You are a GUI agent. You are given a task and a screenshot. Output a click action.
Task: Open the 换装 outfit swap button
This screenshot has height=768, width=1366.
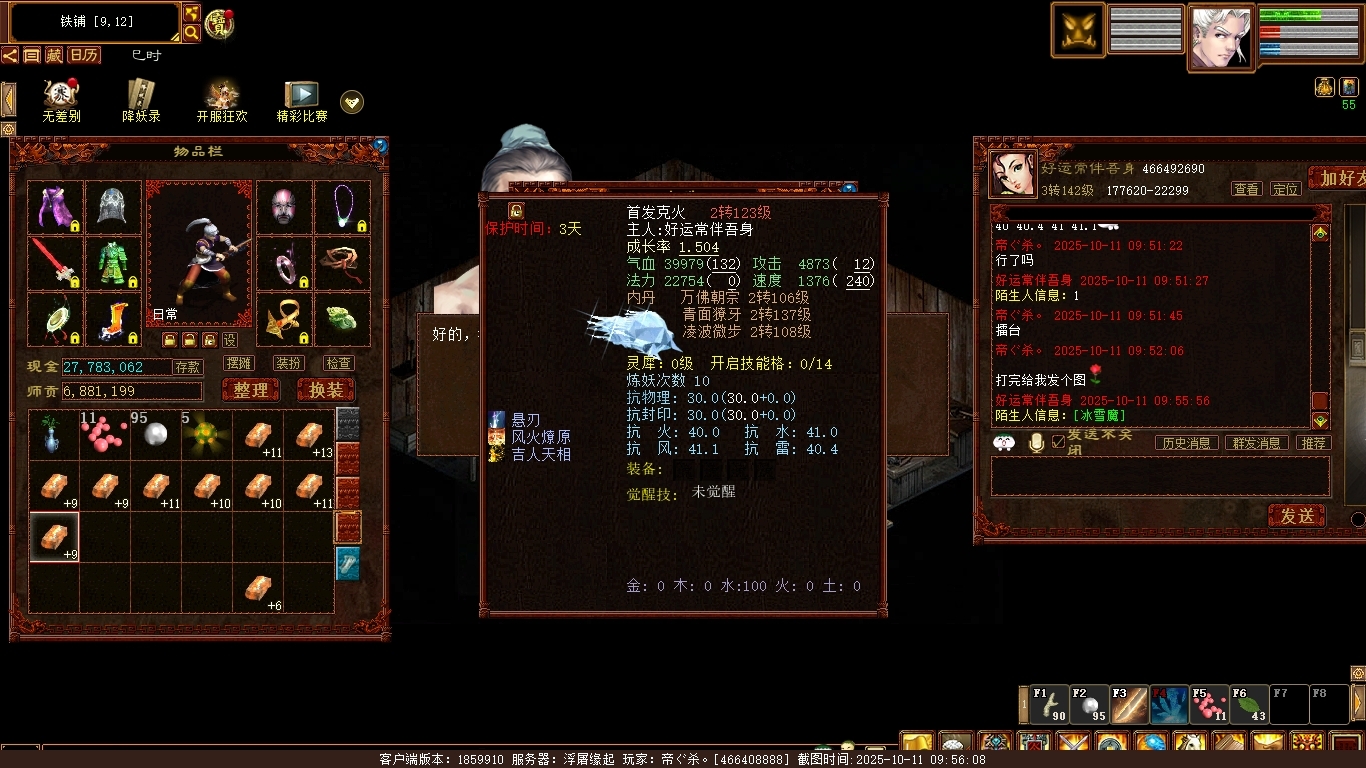click(x=326, y=390)
